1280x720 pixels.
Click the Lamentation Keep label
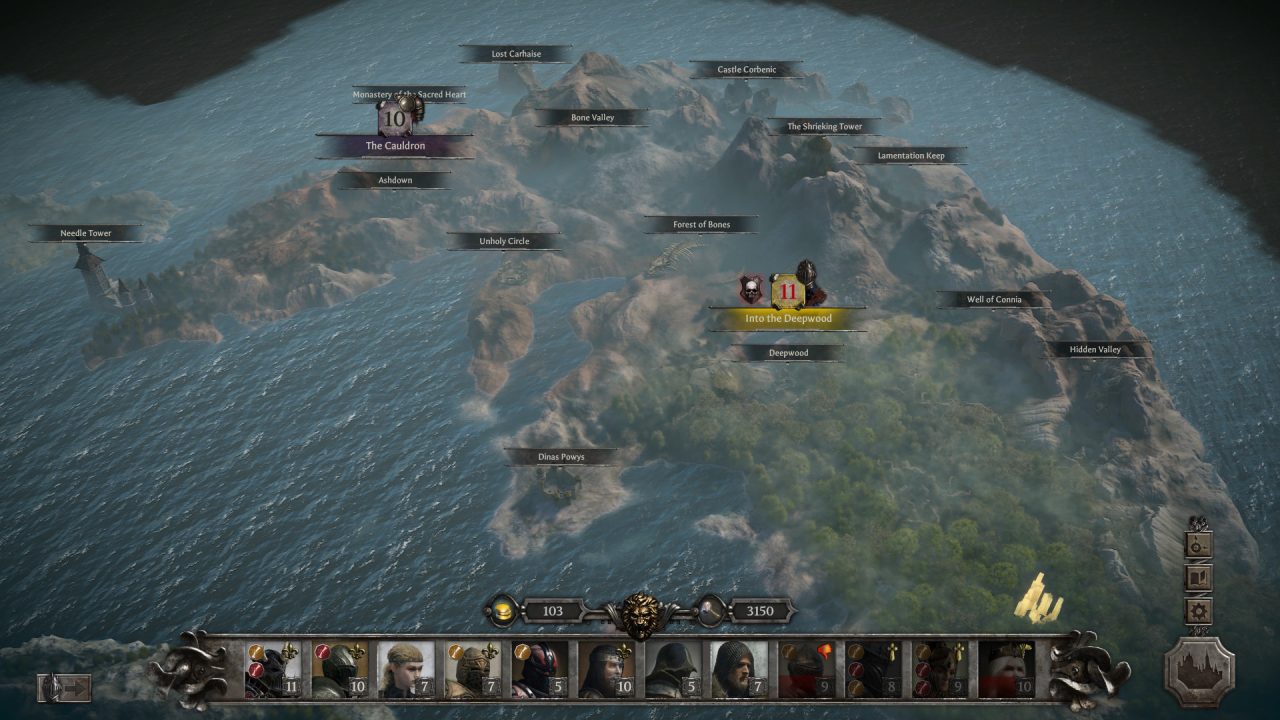(x=911, y=156)
